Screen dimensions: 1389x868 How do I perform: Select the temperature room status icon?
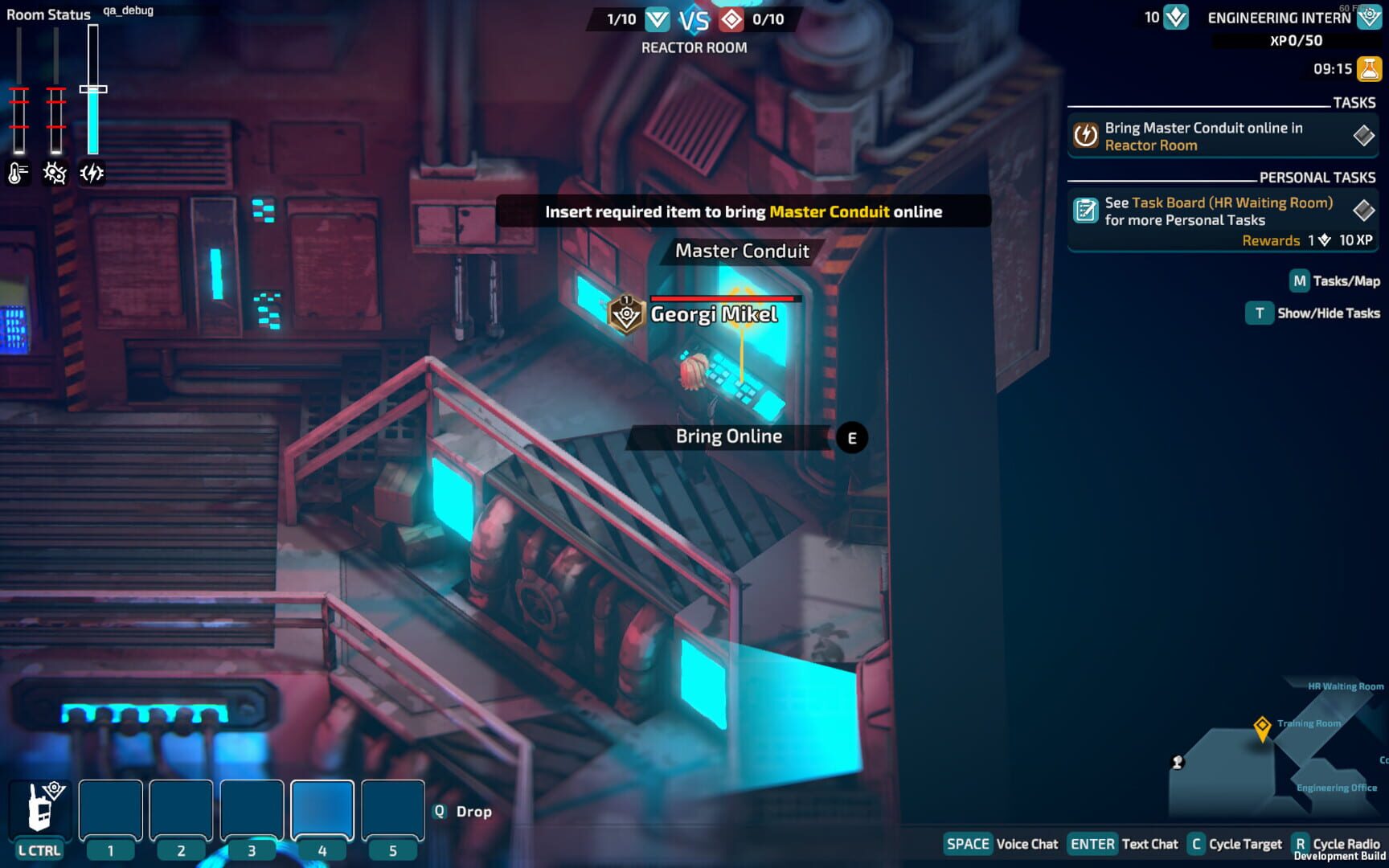point(17,171)
